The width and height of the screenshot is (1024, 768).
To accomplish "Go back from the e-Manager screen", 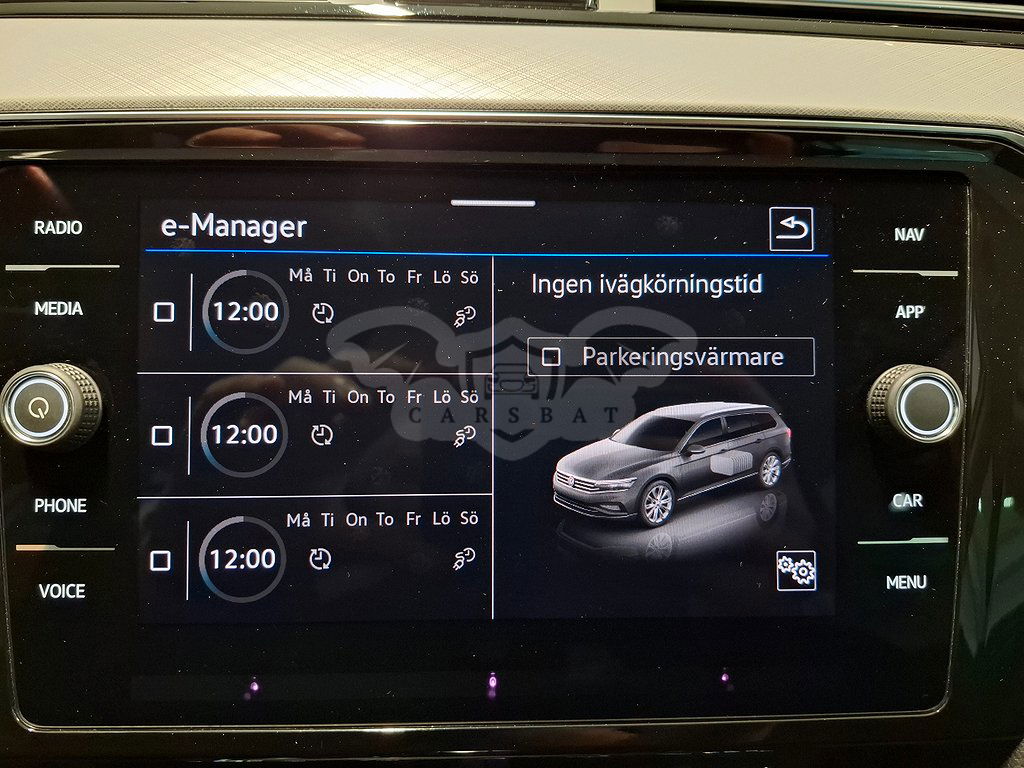I will pyautogui.click(x=791, y=229).
